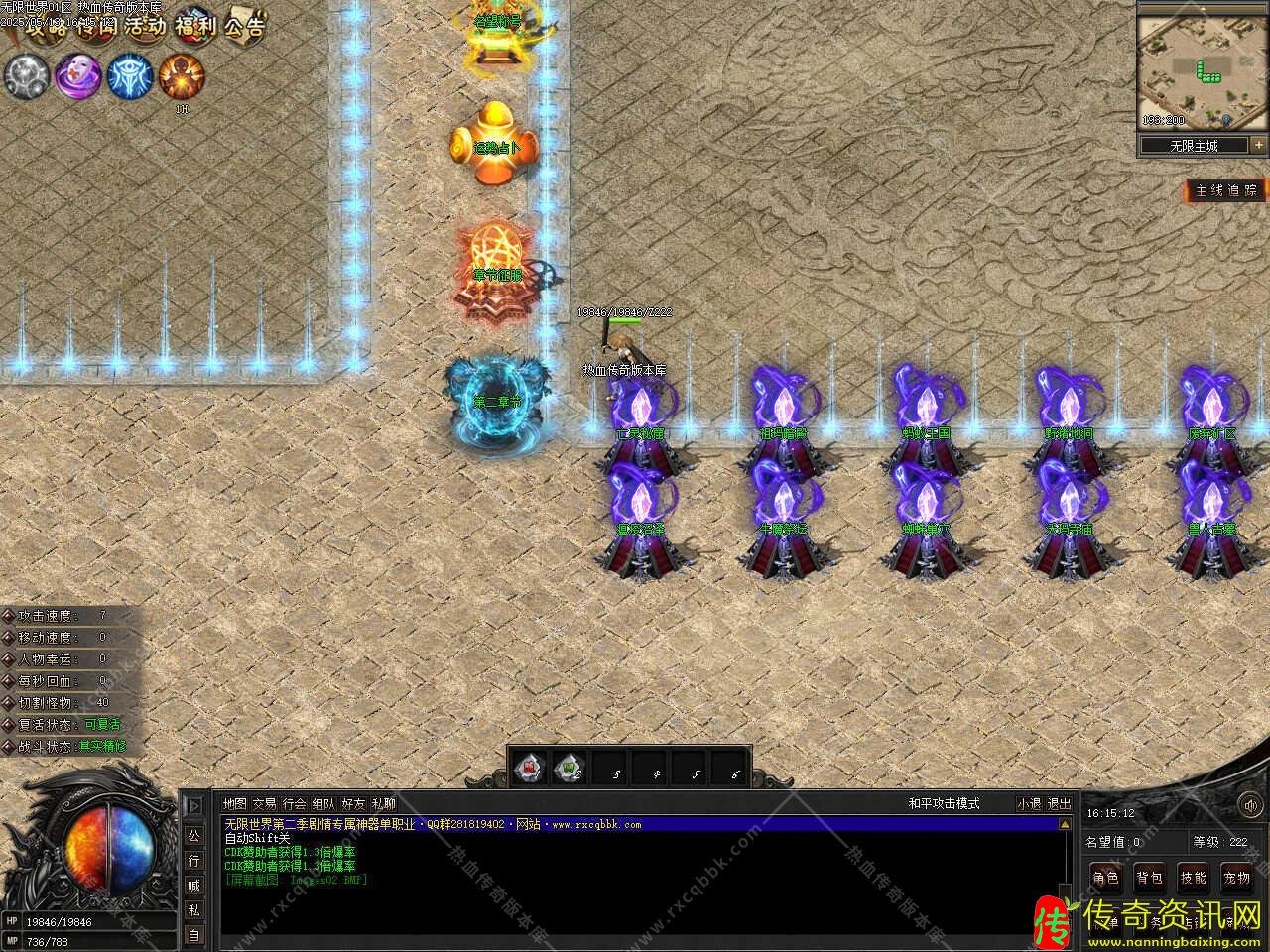Click the purple mask buff icon
Viewport: 1270px width, 952px height.
point(76,76)
